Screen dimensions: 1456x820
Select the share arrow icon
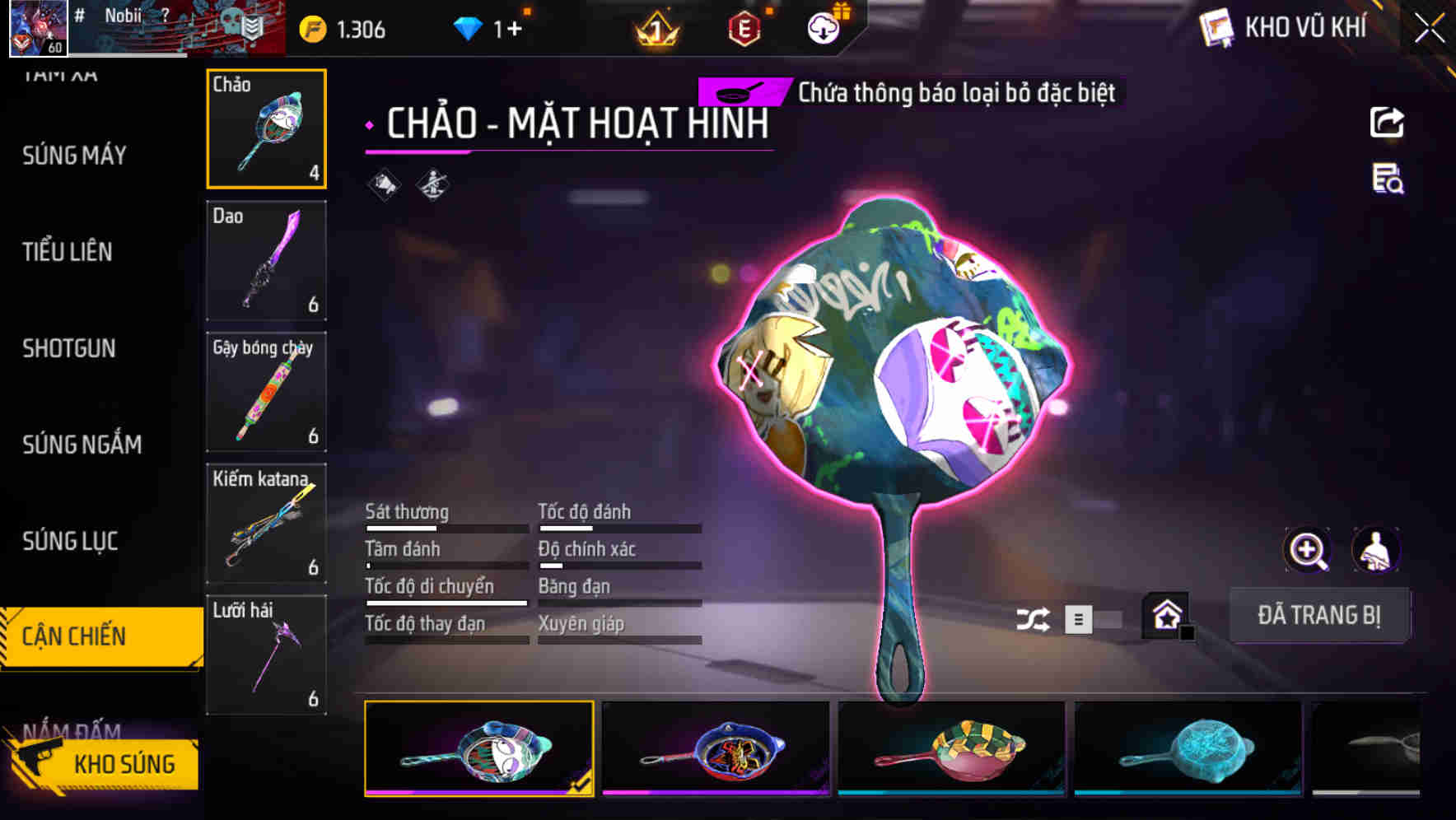pyautogui.click(x=1387, y=122)
